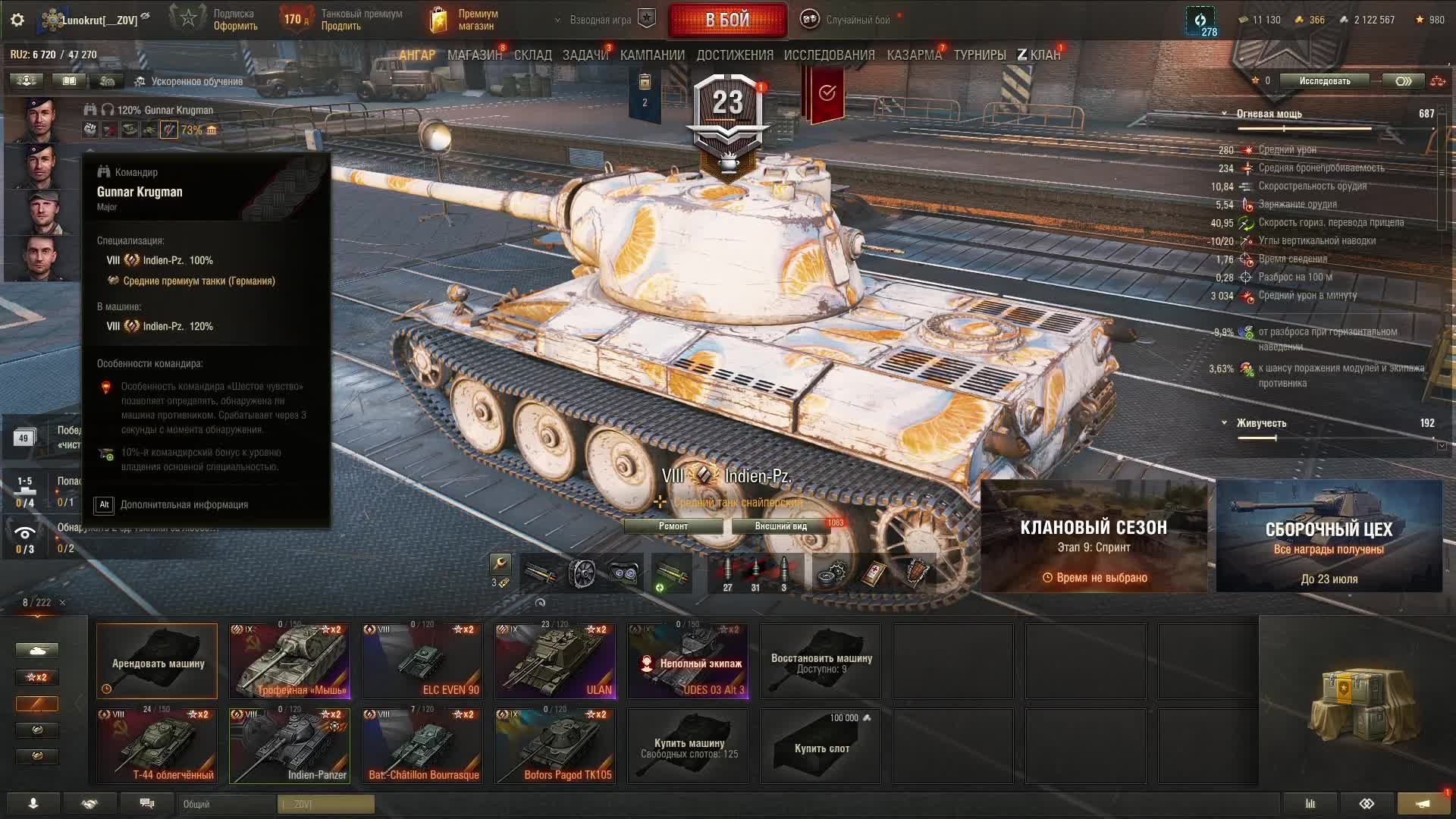
Task: Open the settings gear icon
Action: 17,20
